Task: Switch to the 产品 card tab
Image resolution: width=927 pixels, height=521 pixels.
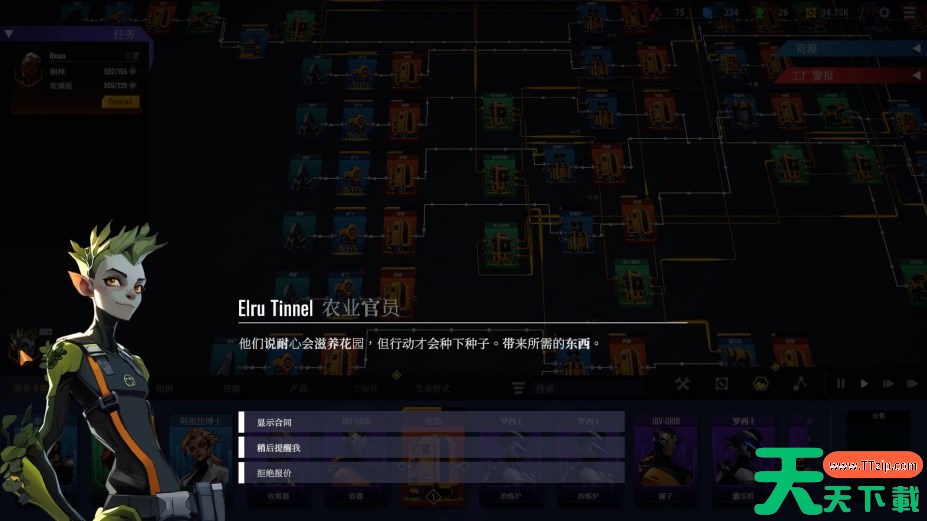Action: [x=298, y=388]
